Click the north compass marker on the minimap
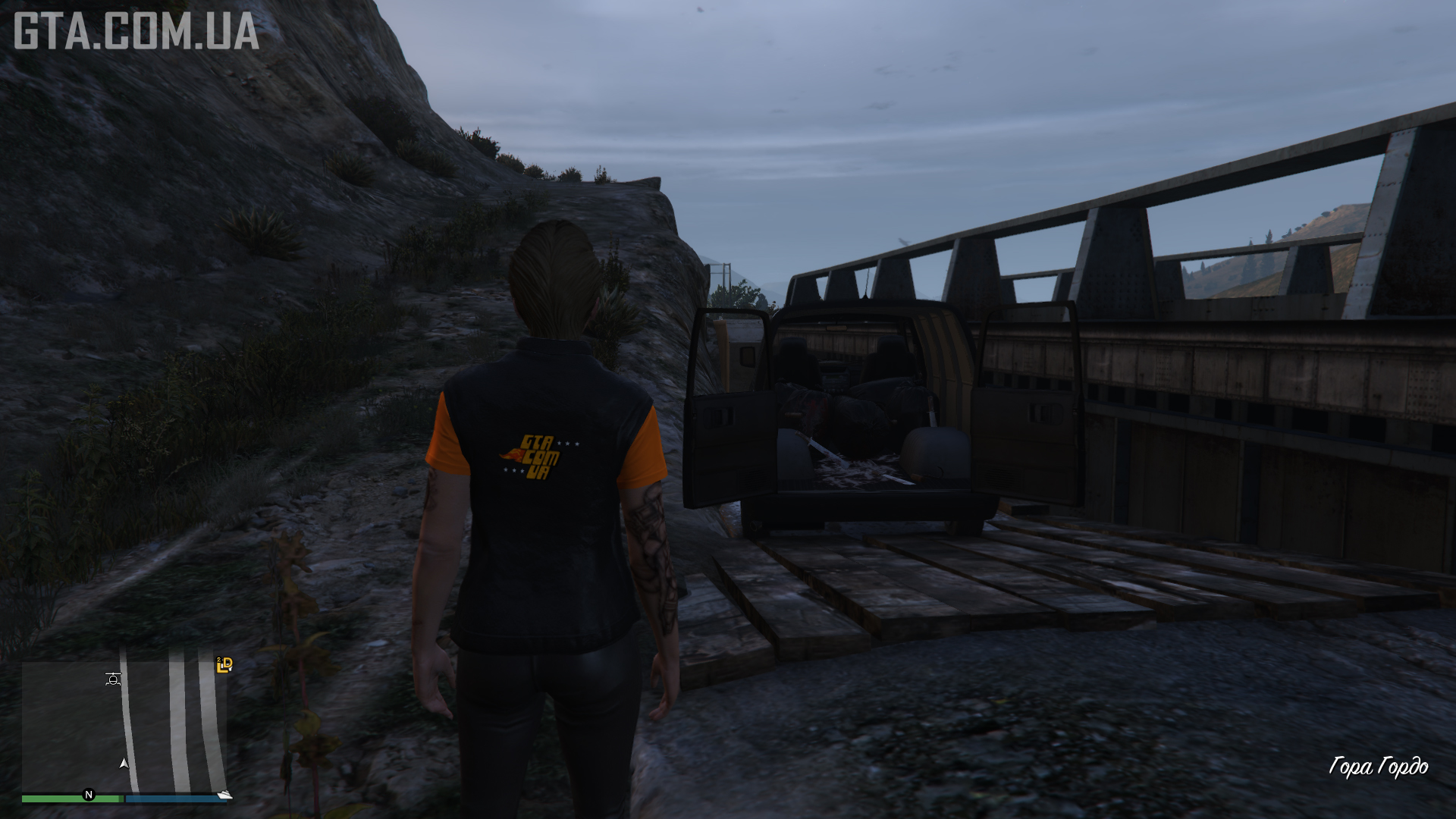This screenshot has height=819, width=1456. (89, 795)
